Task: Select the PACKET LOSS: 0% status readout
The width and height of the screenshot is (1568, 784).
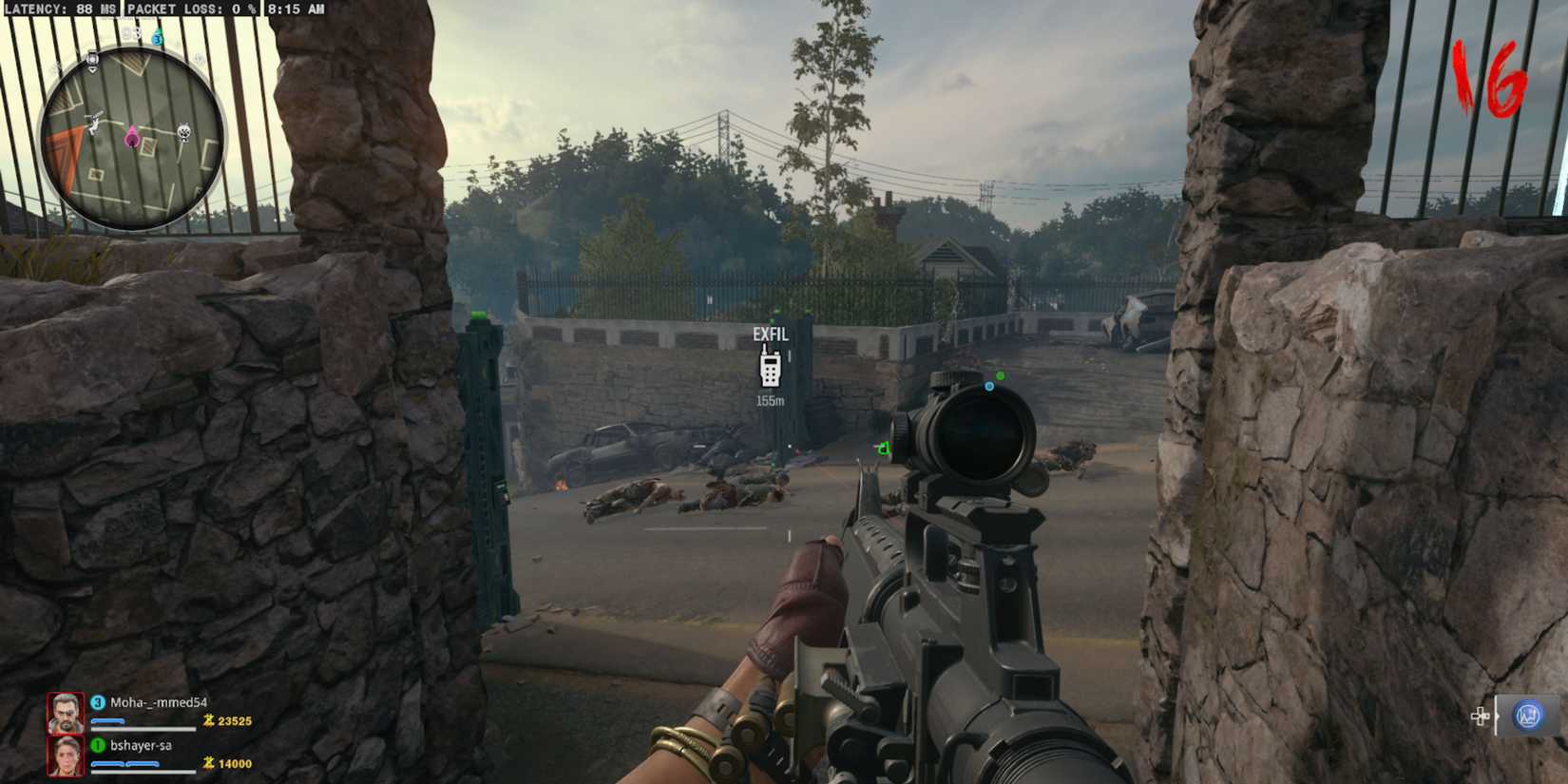Action: tap(190, 10)
